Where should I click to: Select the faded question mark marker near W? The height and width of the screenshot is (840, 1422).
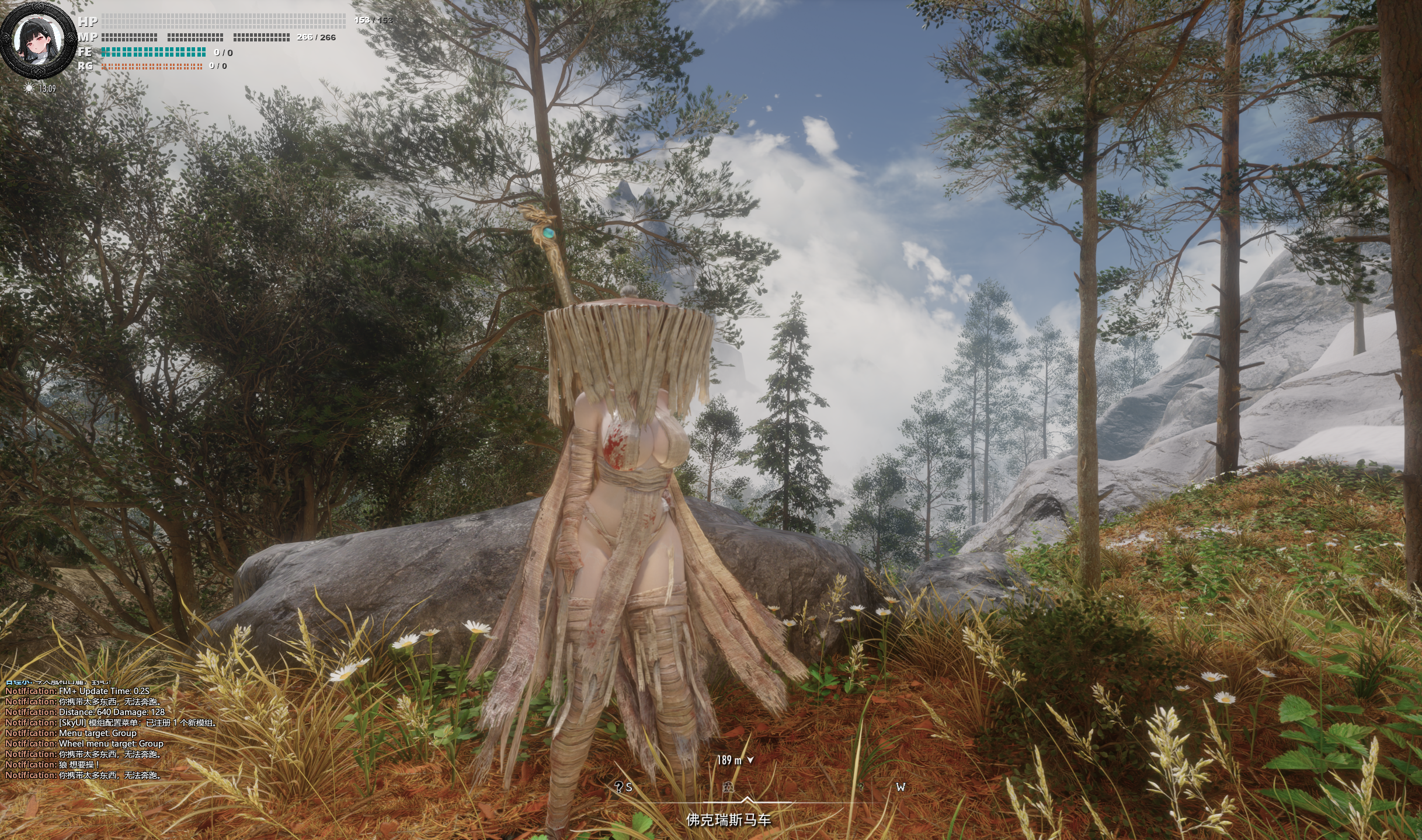(x=860, y=787)
